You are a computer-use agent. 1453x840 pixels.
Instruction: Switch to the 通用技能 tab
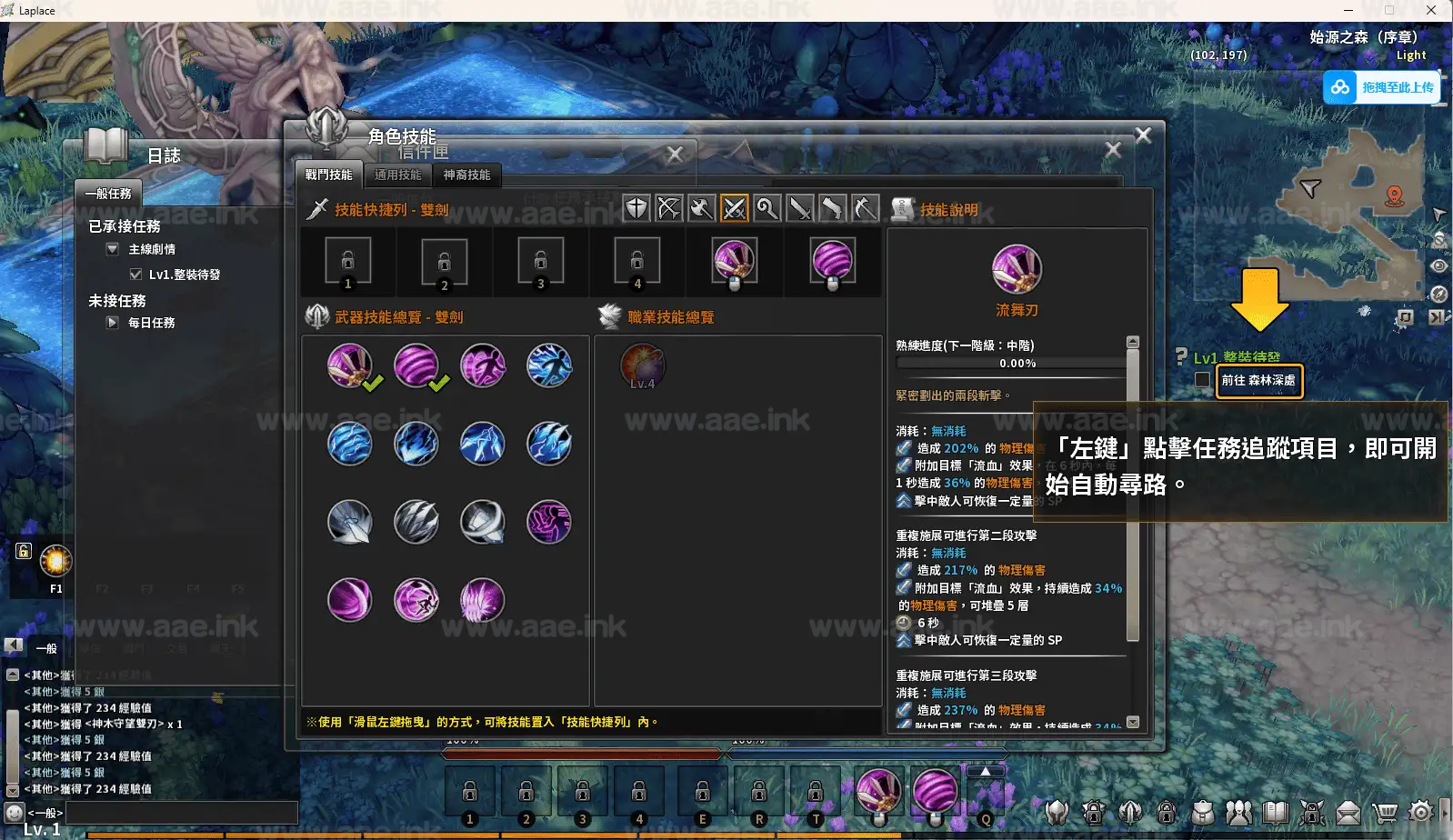pyautogui.click(x=397, y=175)
